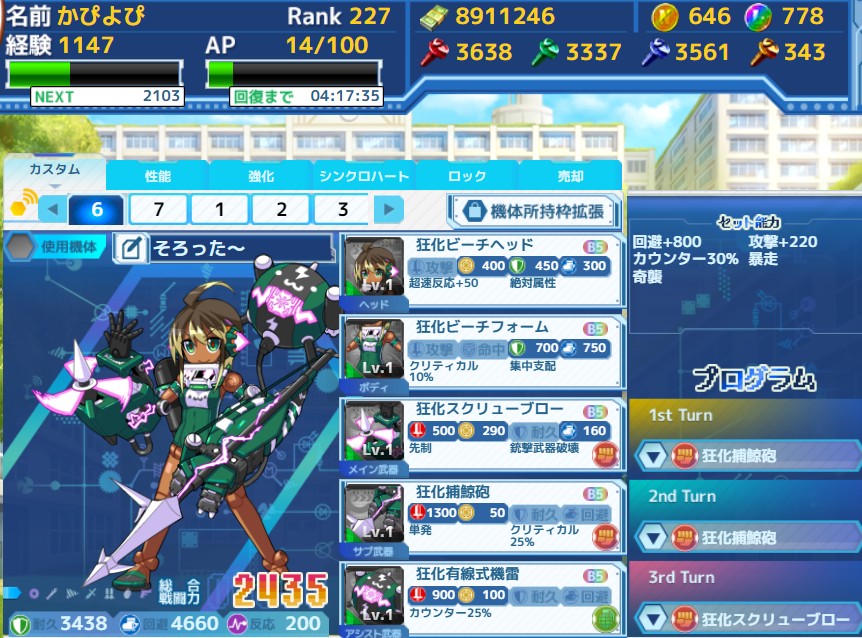Select the 狂化スクリューブロー main weapon
The width and height of the screenshot is (862, 638).
pyautogui.click(x=483, y=434)
